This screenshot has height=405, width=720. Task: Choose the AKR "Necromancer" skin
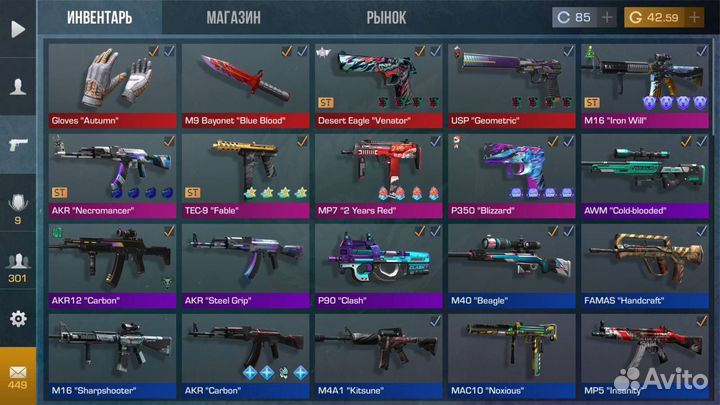coord(111,172)
